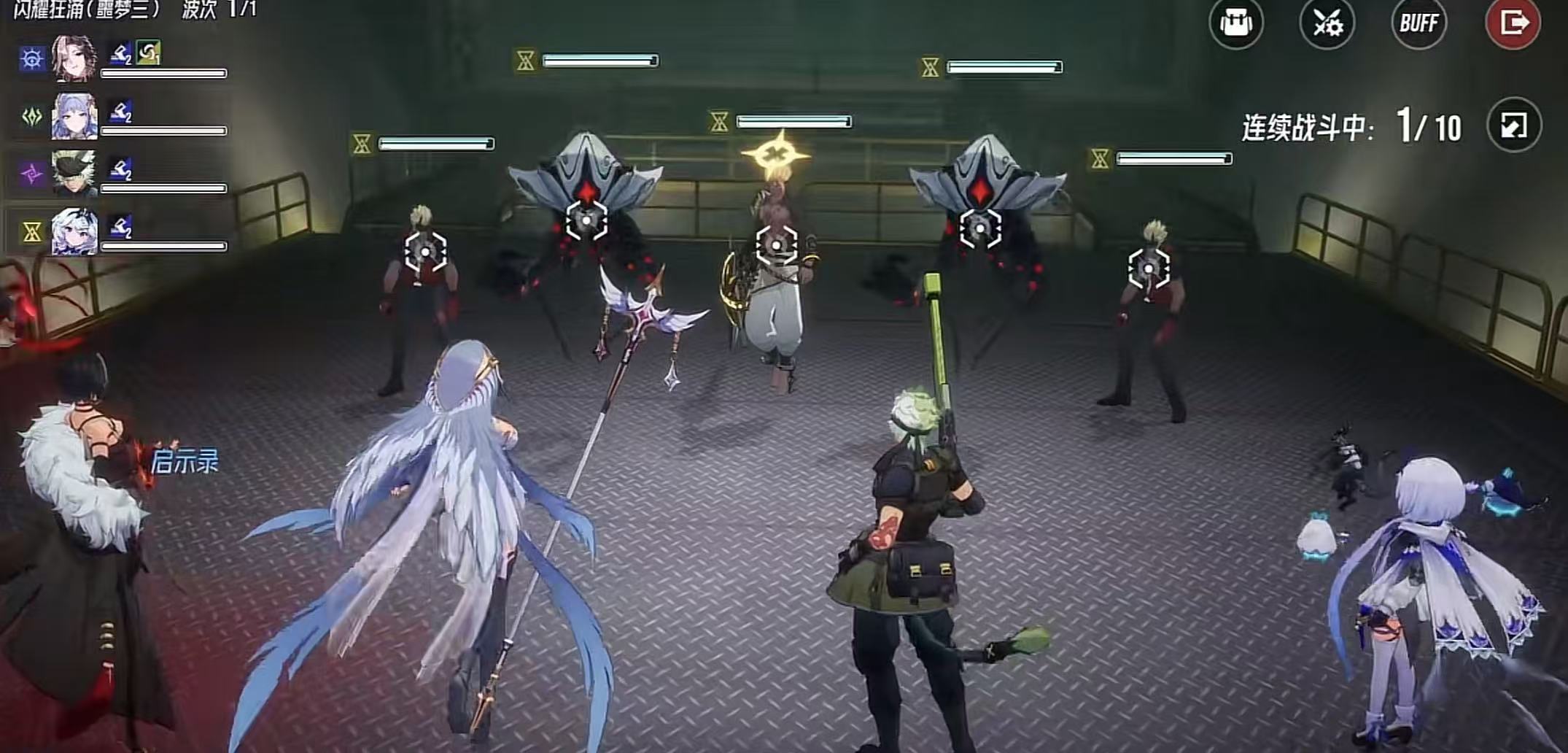Viewport: 1568px width, 753px height.
Task: Open battle settings with crossed swords gear
Action: (1327, 23)
